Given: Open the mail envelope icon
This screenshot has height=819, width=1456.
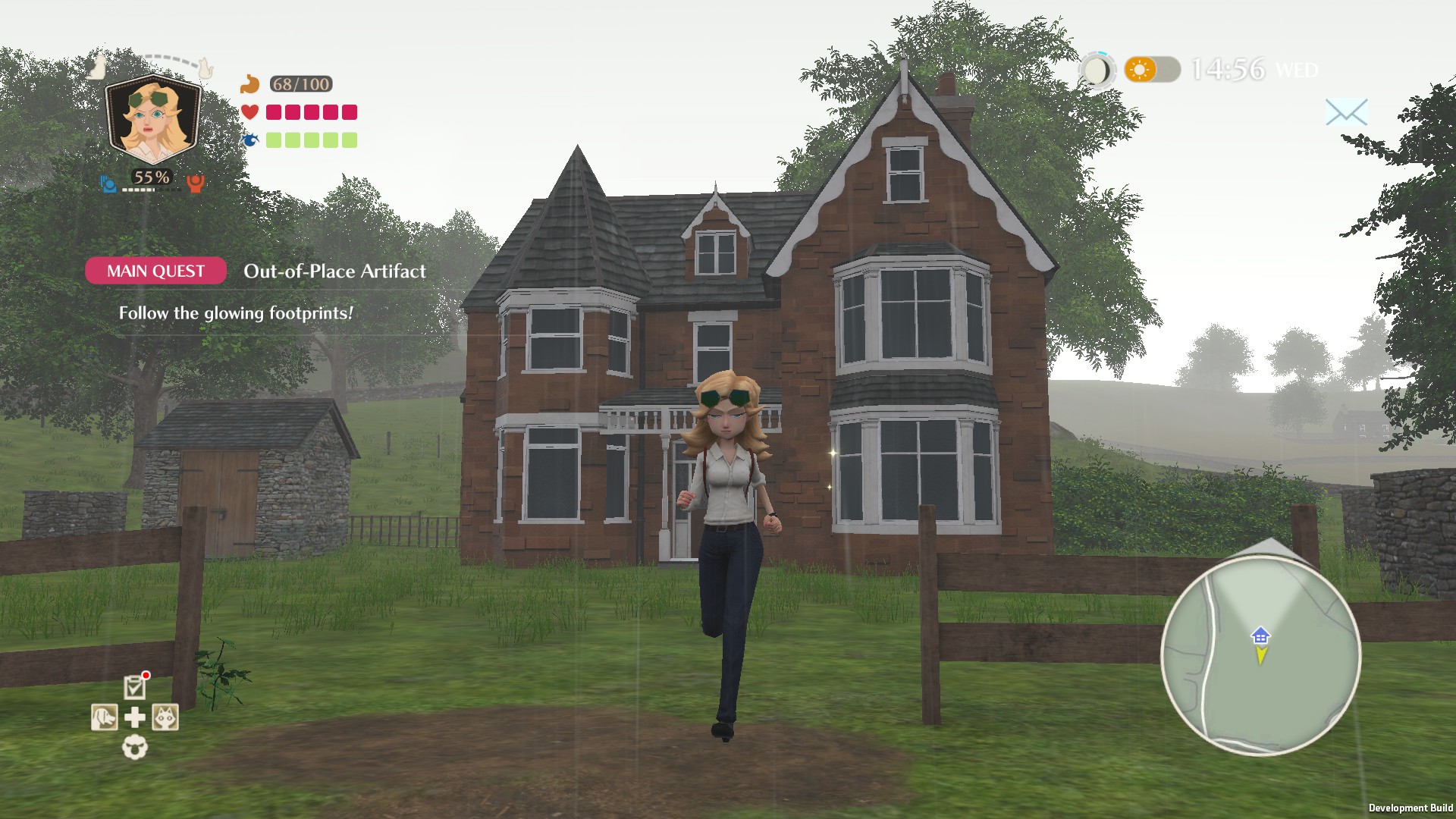Looking at the screenshot, I should coord(1346,112).
